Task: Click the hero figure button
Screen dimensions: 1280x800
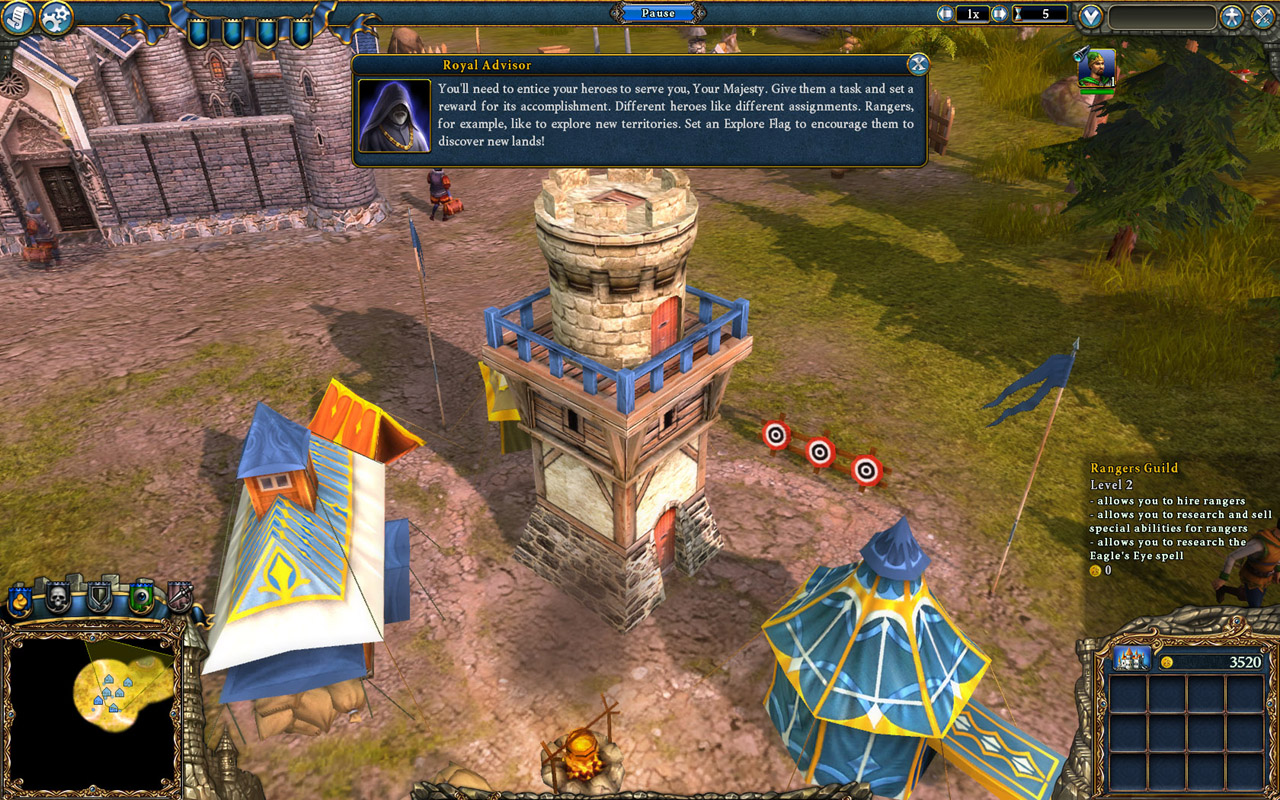Action: point(1232,17)
